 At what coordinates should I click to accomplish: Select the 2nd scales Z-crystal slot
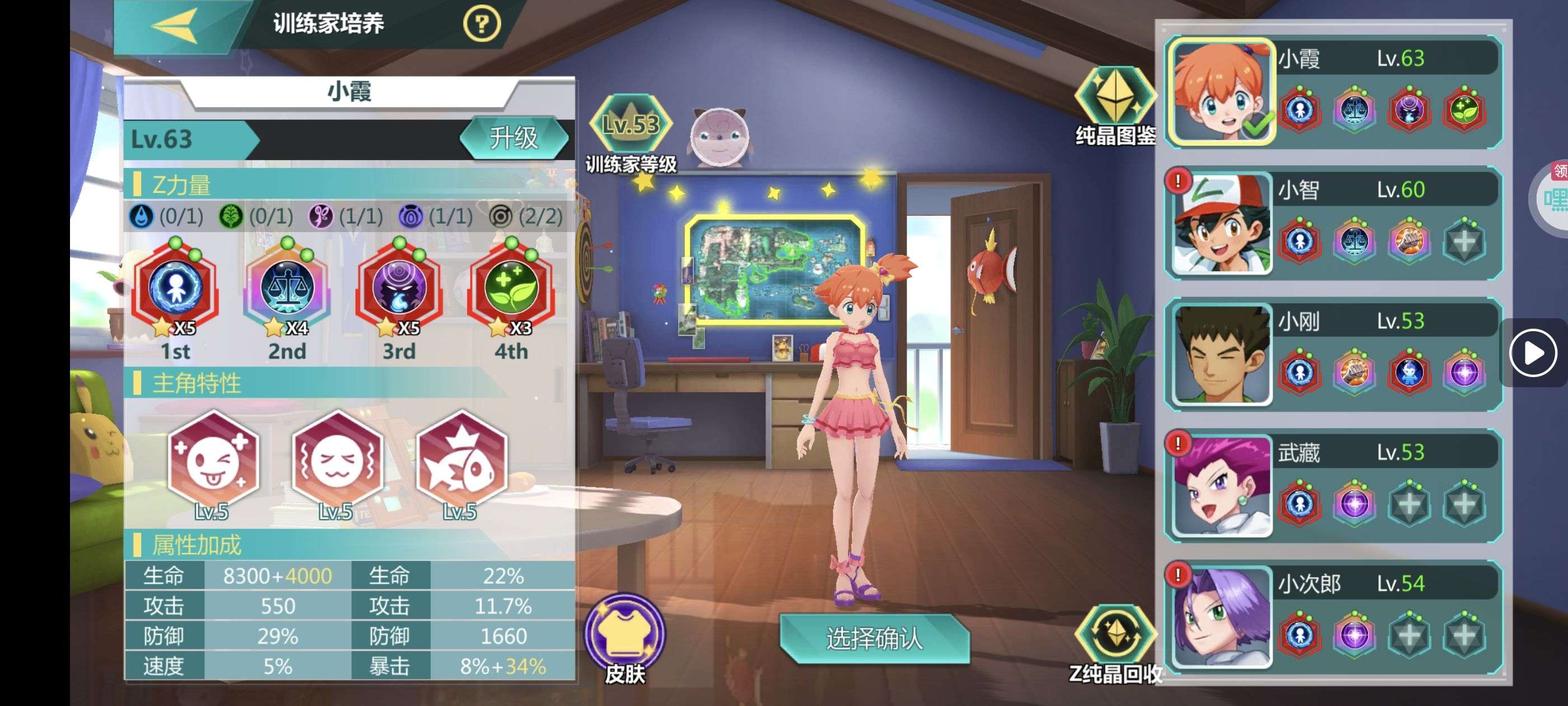click(287, 288)
